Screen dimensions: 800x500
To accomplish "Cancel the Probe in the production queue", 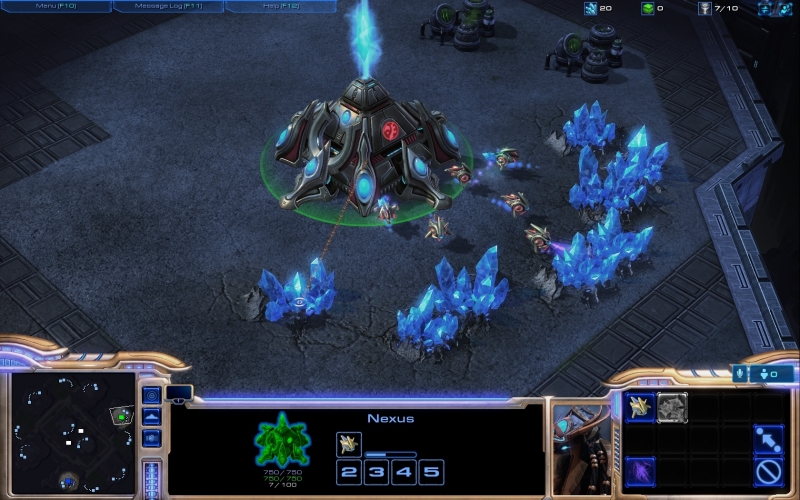I will (349, 443).
